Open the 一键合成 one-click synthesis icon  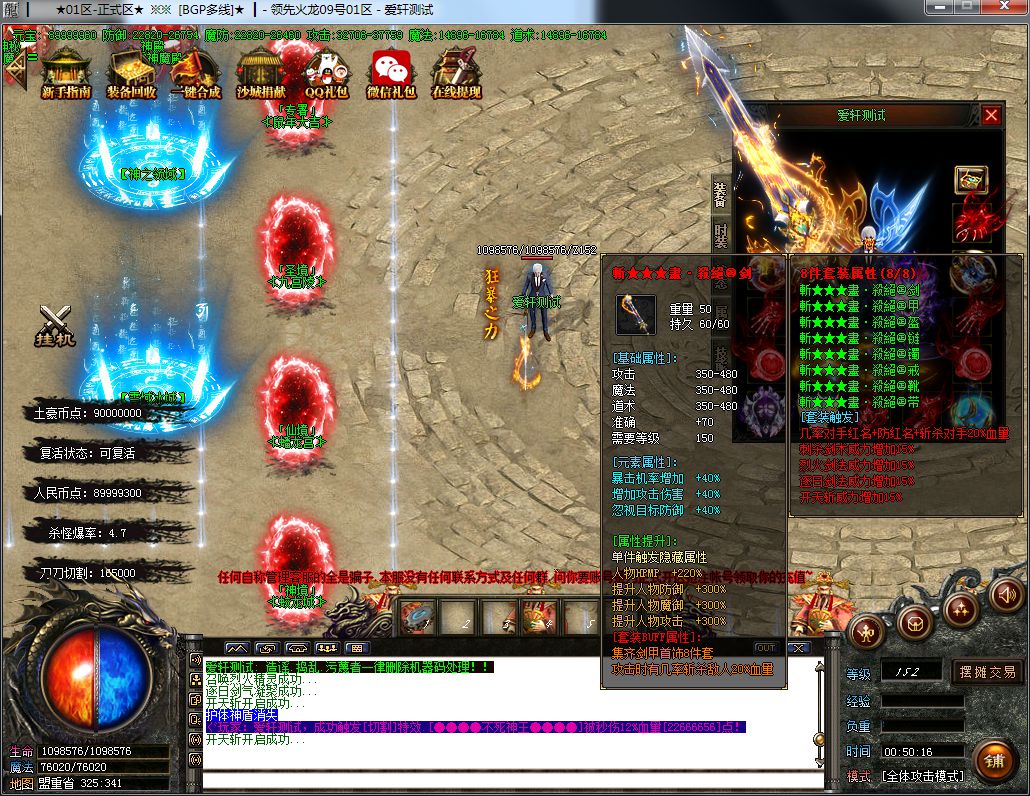pyautogui.click(x=195, y=74)
